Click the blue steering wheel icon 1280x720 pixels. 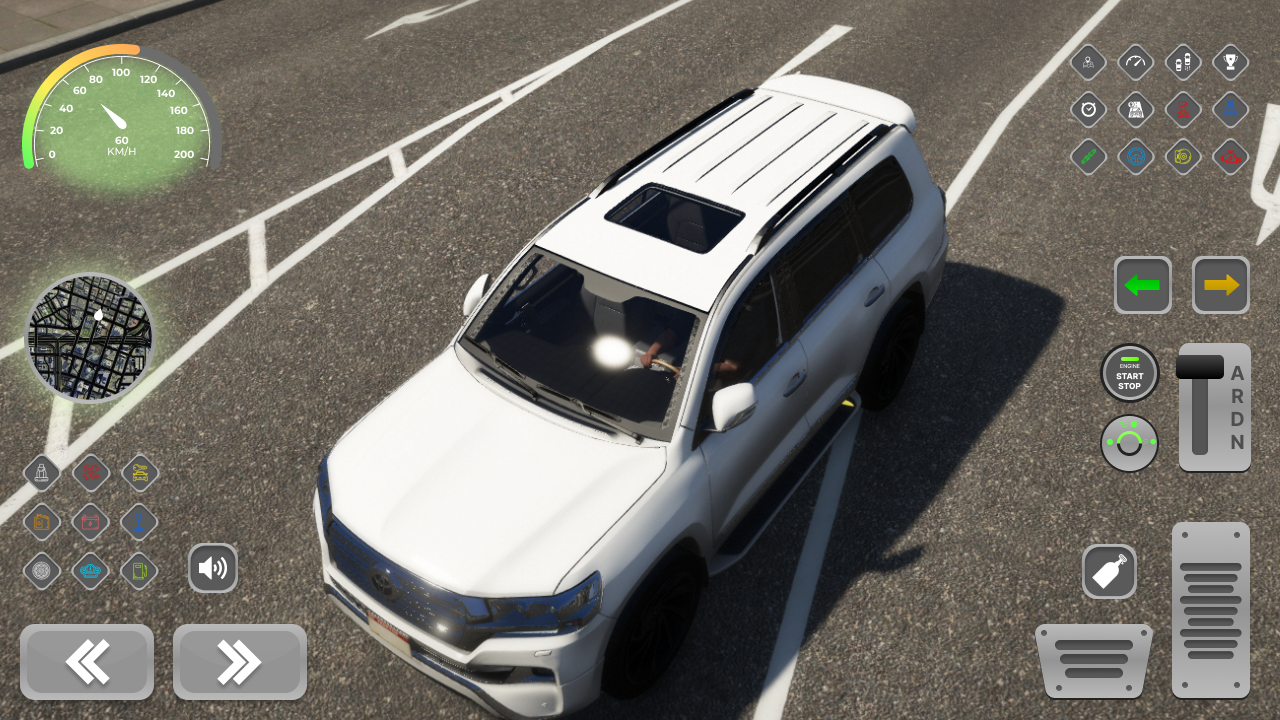(x=1135, y=157)
